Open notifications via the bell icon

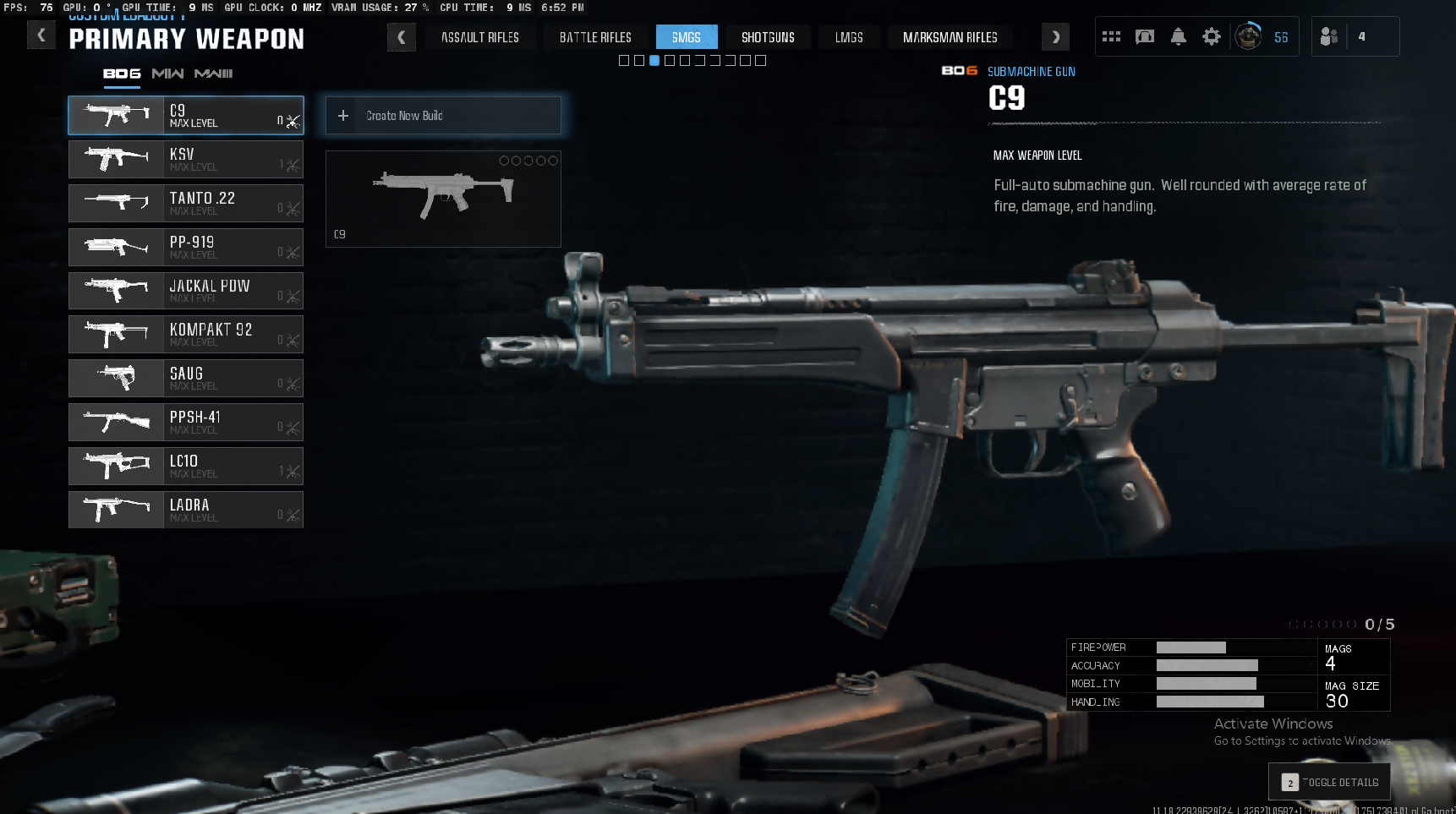point(1178,36)
